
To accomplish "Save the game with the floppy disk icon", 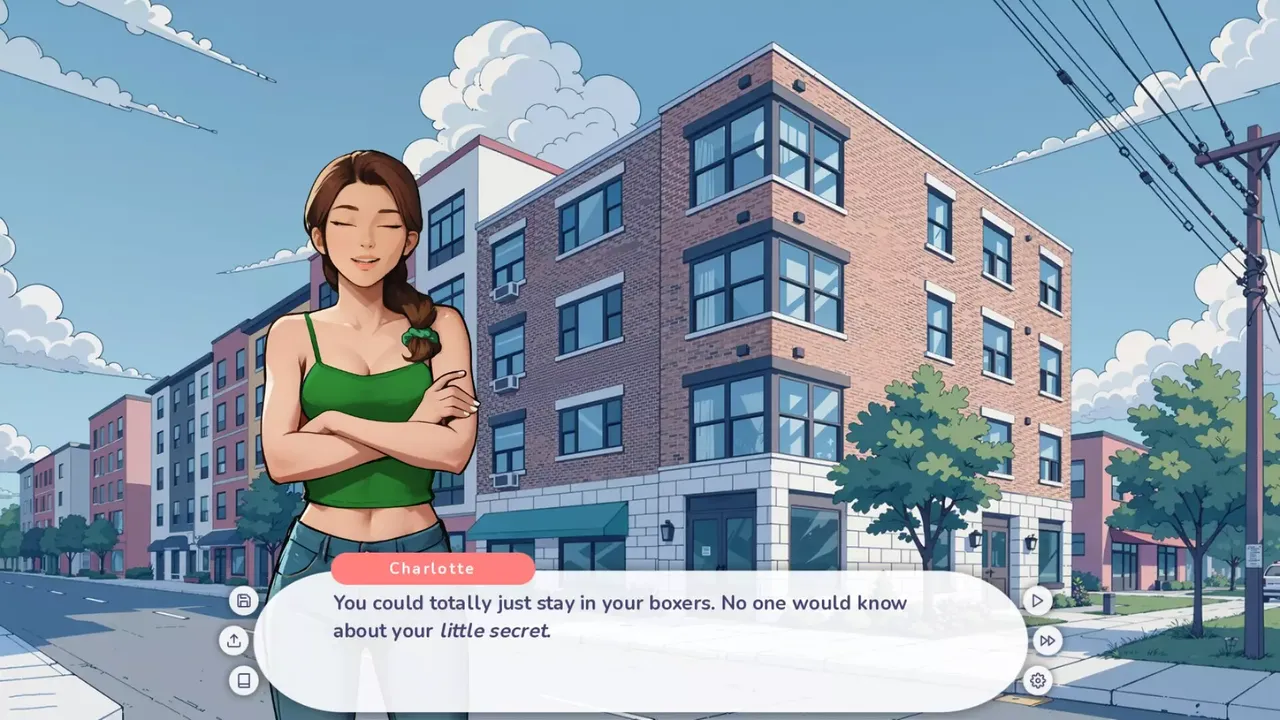I will pyautogui.click(x=244, y=601).
